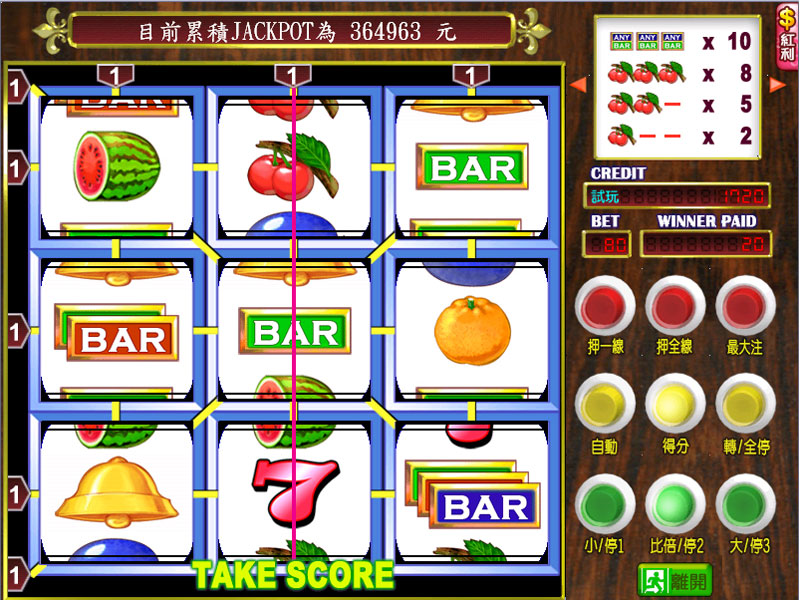Collect winnings with the yellow 得分 button
Image resolution: width=800 pixels, height=600 pixels.
(674, 406)
